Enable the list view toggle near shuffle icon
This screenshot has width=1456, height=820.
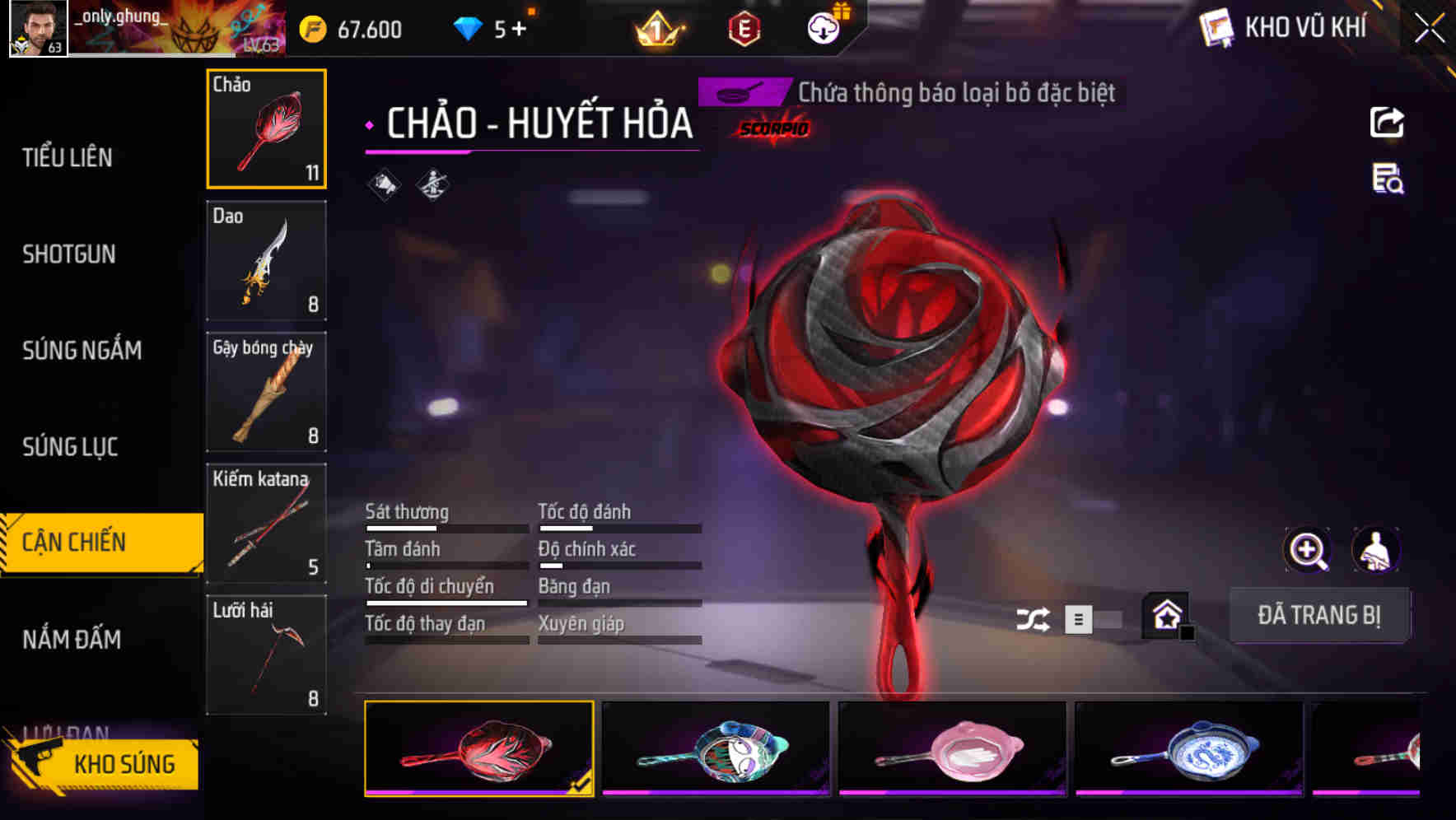pos(1079,622)
